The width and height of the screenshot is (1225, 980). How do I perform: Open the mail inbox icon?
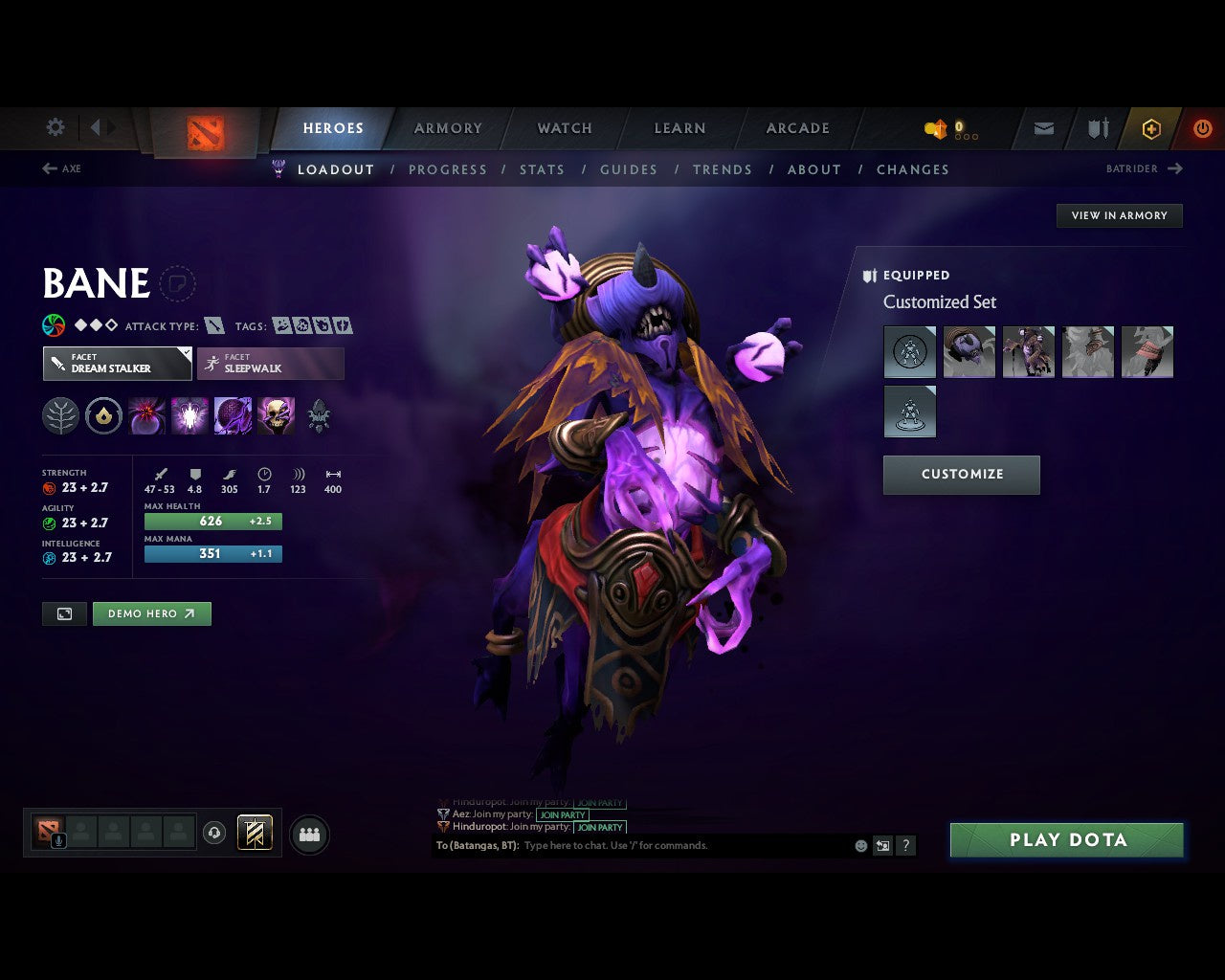[x=1042, y=128]
